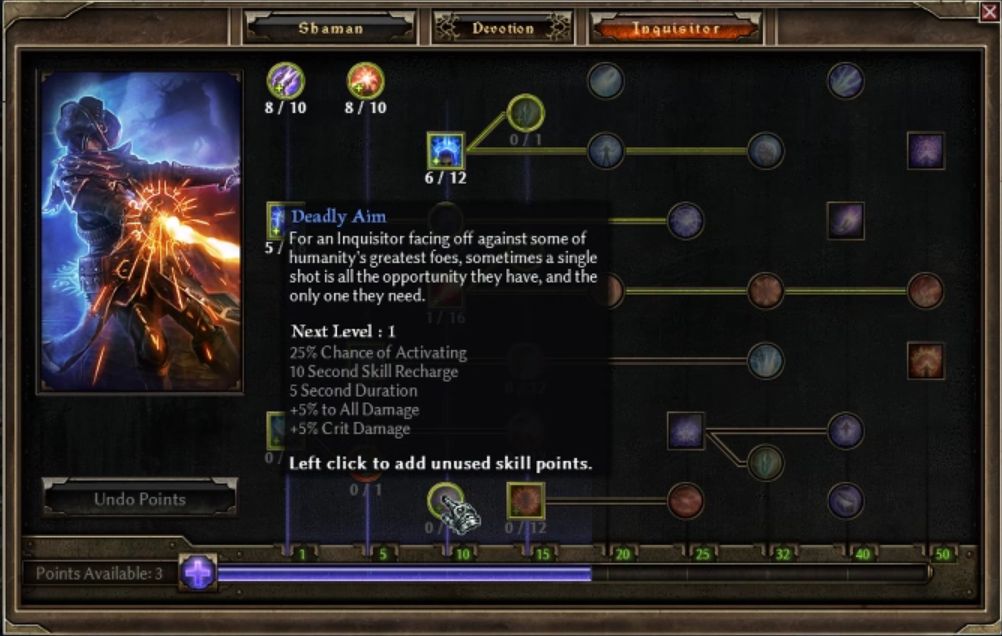
Task: Choose the red-orange skill icon showing 8/10
Action: (366, 80)
